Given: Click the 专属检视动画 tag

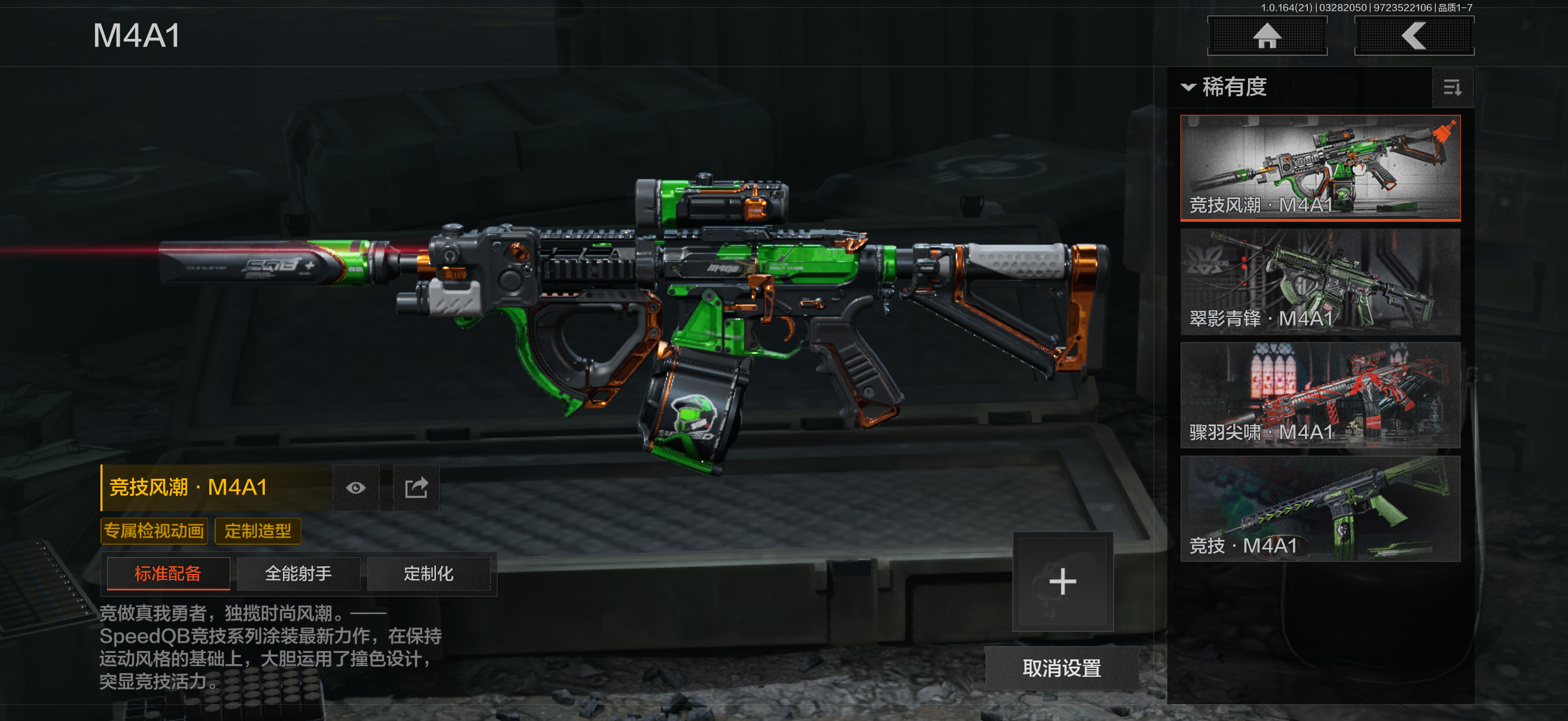Looking at the screenshot, I should point(154,531).
